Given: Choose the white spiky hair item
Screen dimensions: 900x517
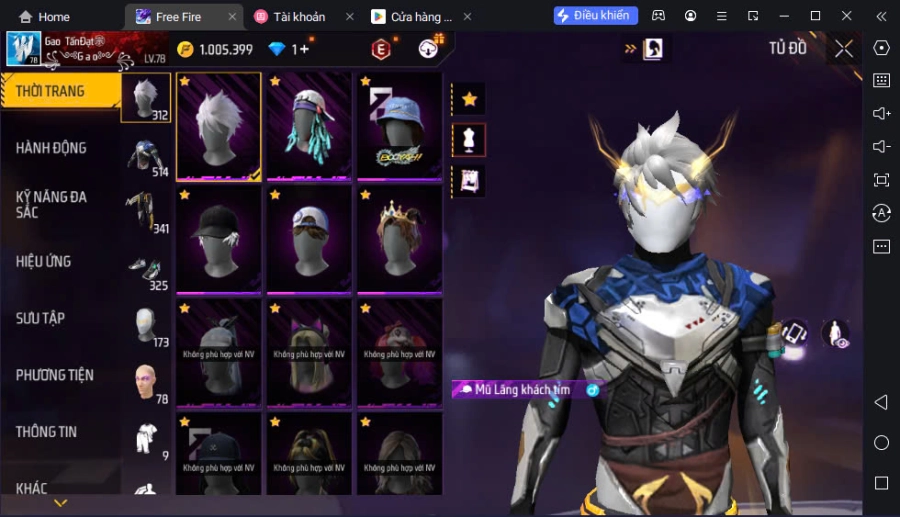Looking at the screenshot, I should 219,126.
